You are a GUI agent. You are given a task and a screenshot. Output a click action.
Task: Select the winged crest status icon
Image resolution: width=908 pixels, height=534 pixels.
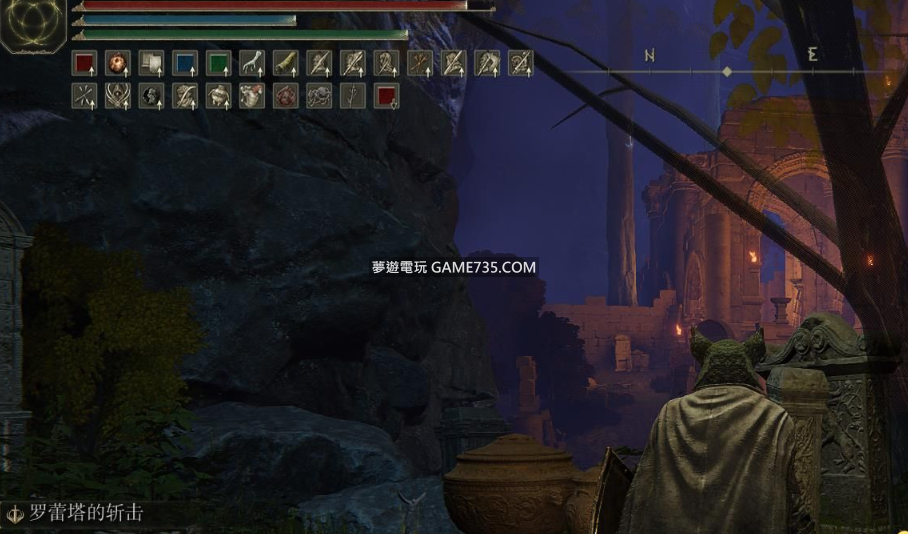coord(118,96)
